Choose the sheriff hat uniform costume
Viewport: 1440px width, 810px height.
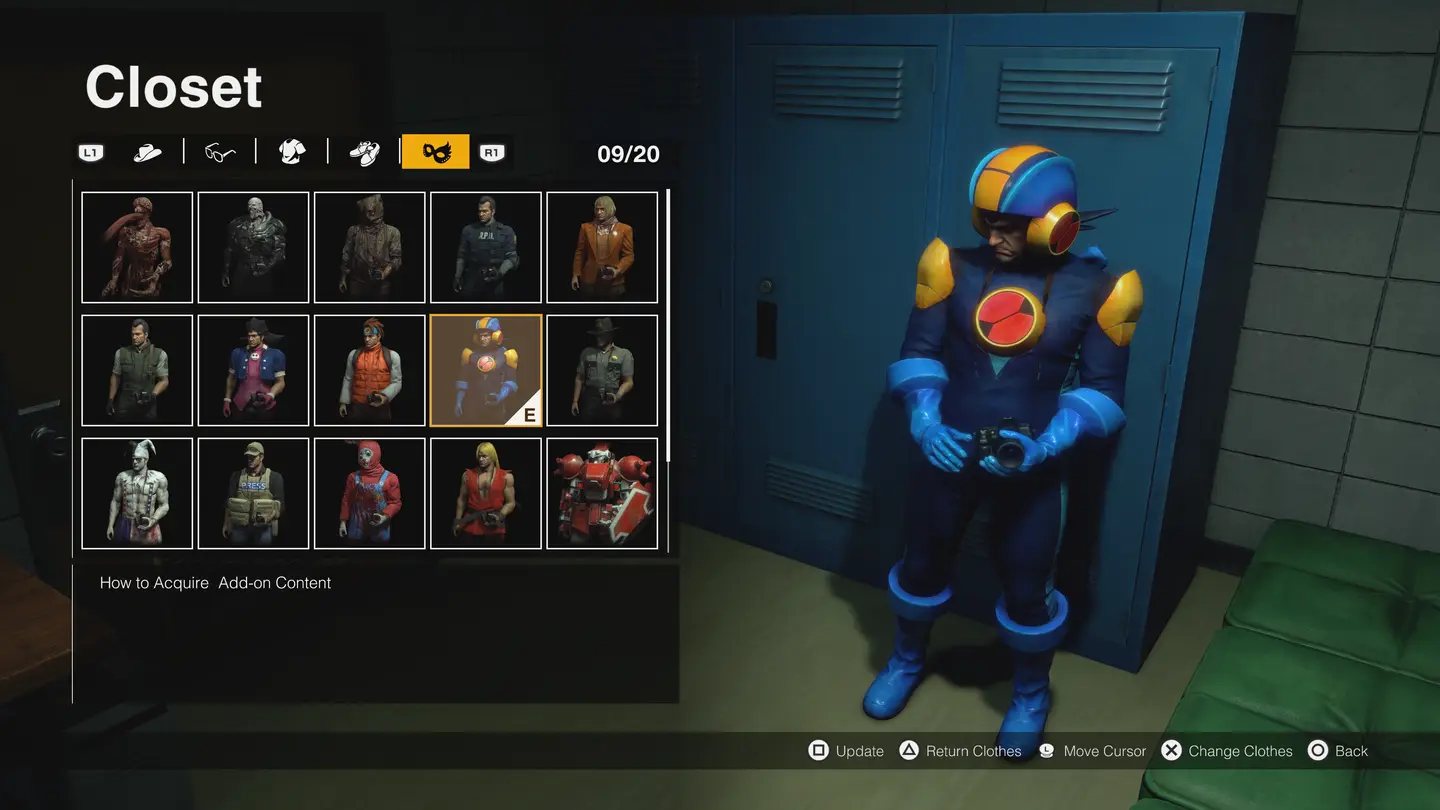pyautogui.click(x=602, y=370)
